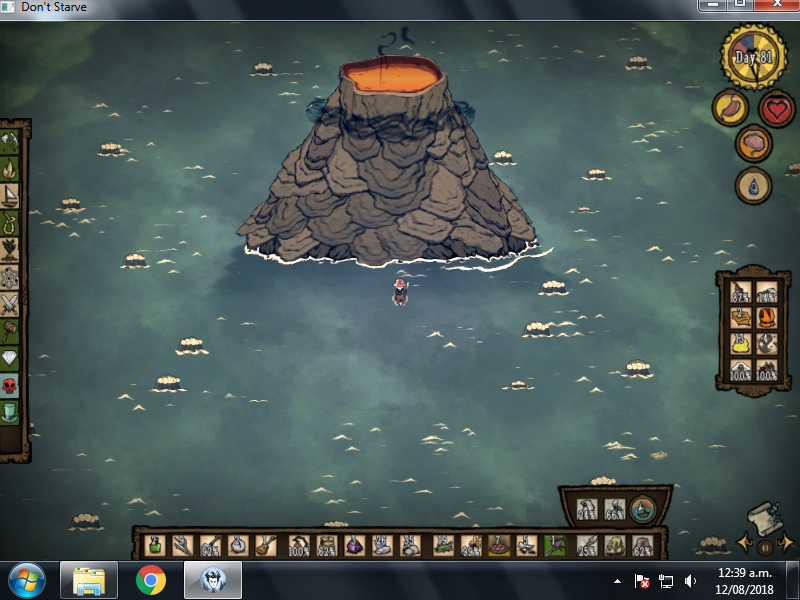800x600 pixels.
Task: Rotate the camera with the left arrow
Action: 745,544
